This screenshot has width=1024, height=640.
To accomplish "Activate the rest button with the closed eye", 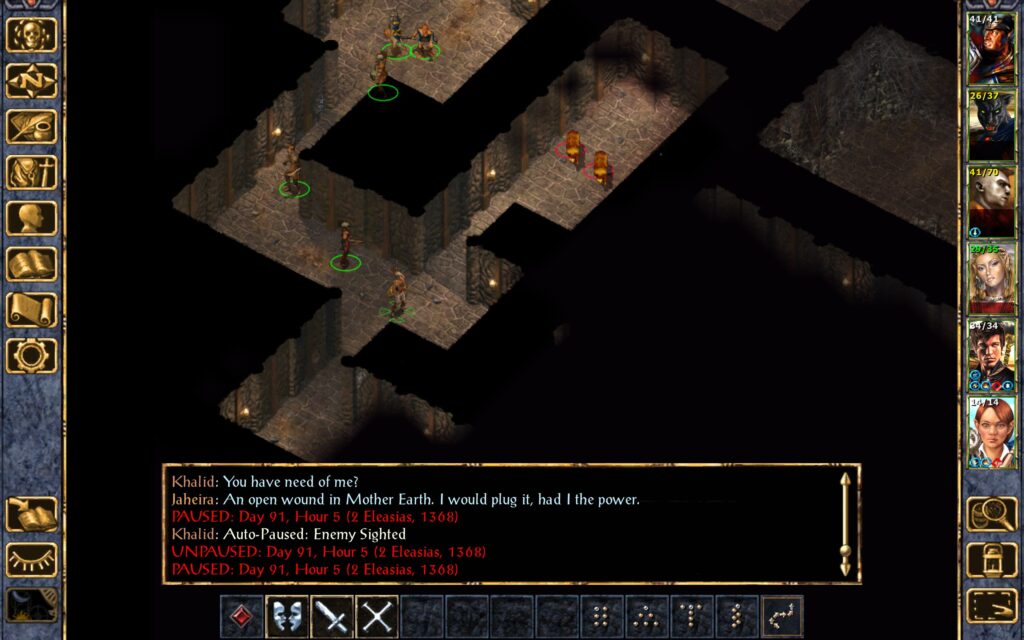I will point(31,560).
